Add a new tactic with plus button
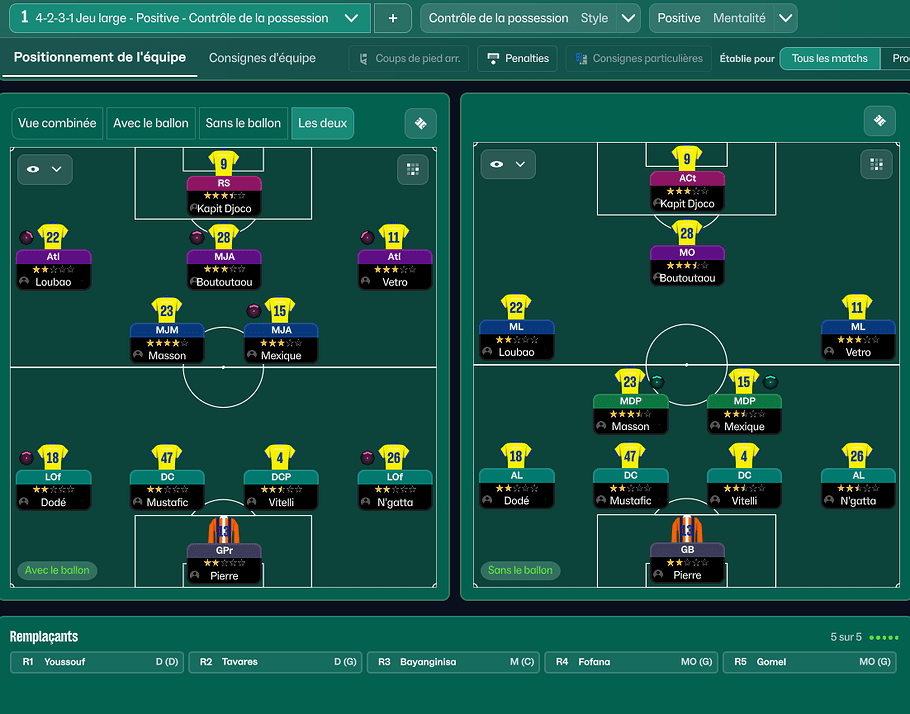This screenshot has width=910, height=714. coord(392,18)
